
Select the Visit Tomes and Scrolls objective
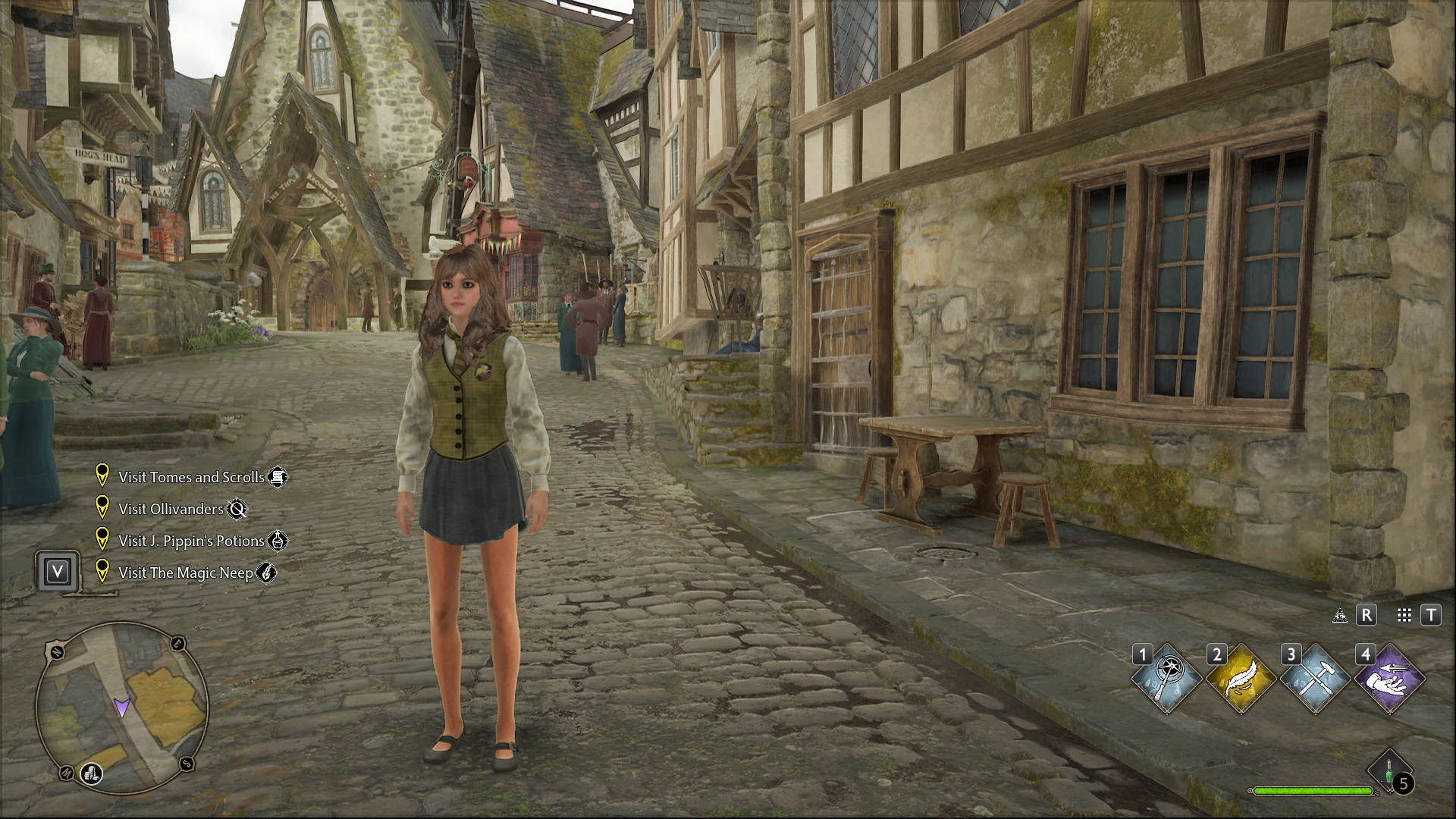(x=191, y=477)
